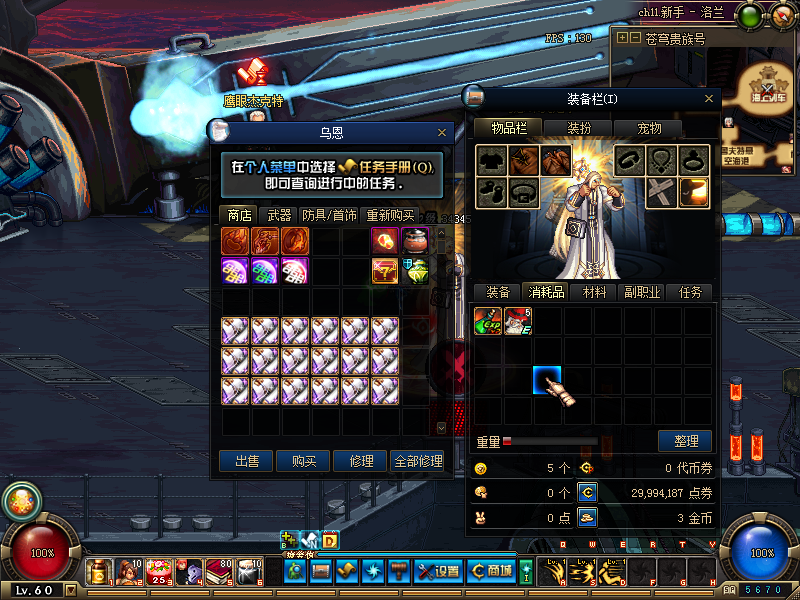The width and height of the screenshot is (800, 600).
Task: Select the clay pot shop item
Action: tap(415, 240)
